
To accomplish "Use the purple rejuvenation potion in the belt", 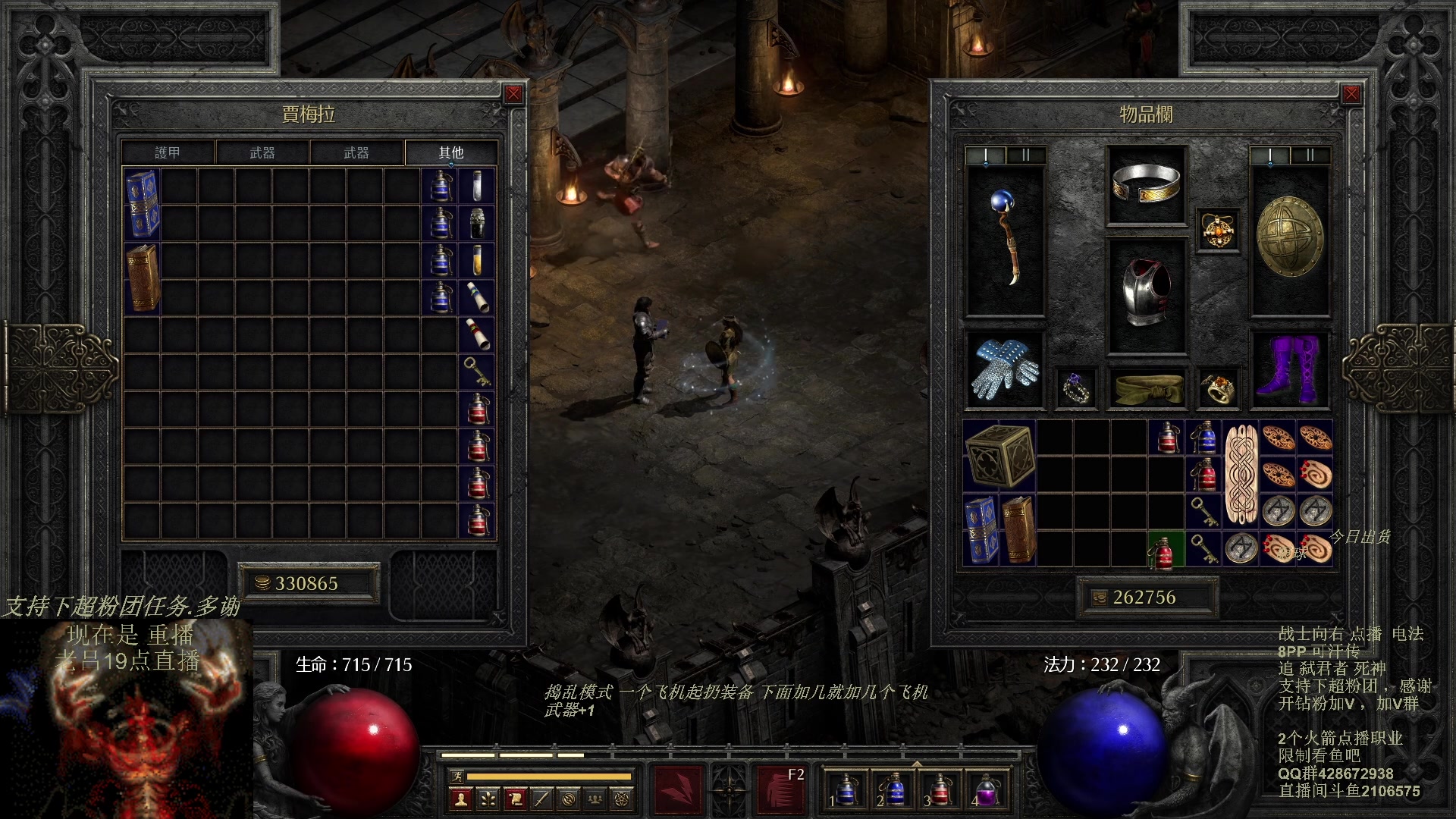I will 985,789.
